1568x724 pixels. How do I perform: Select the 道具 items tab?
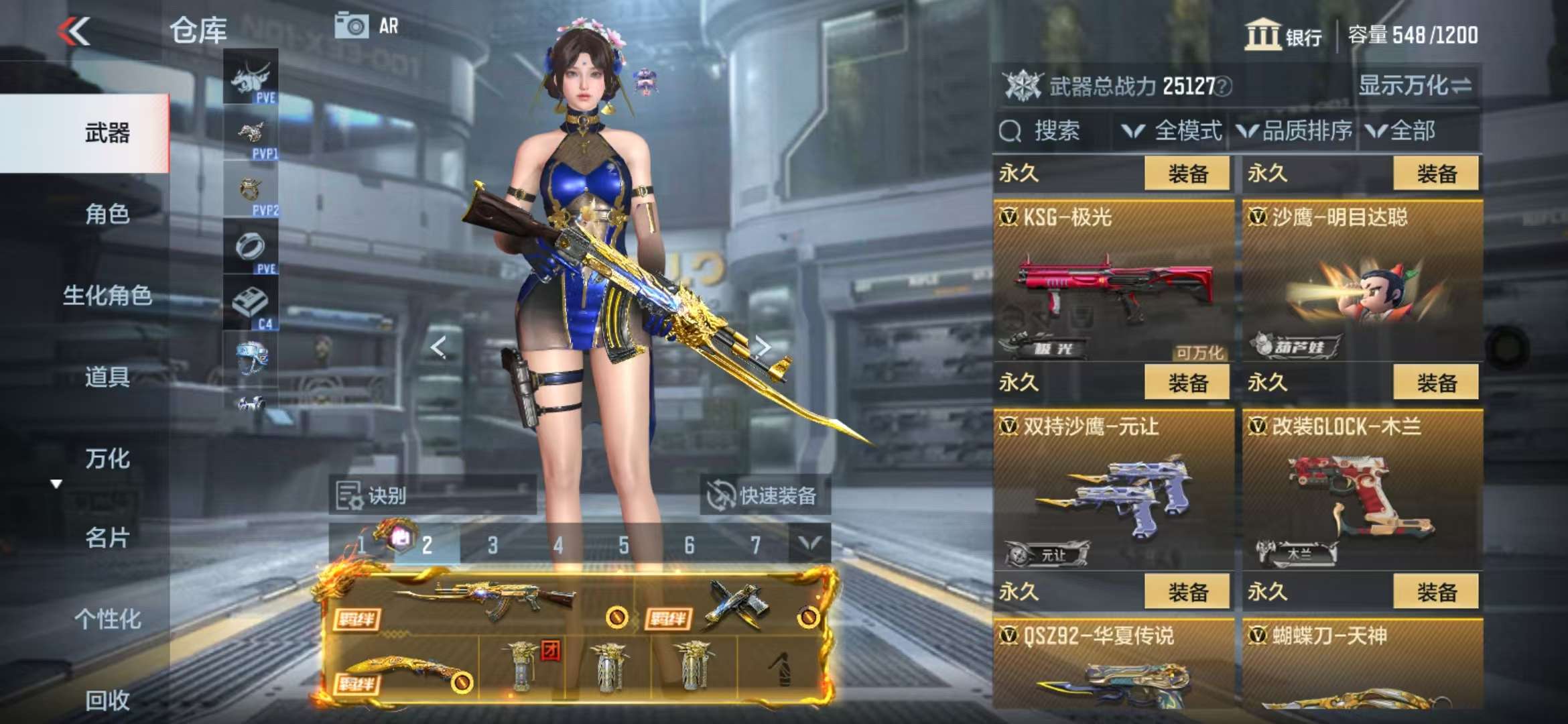[107, 377]
